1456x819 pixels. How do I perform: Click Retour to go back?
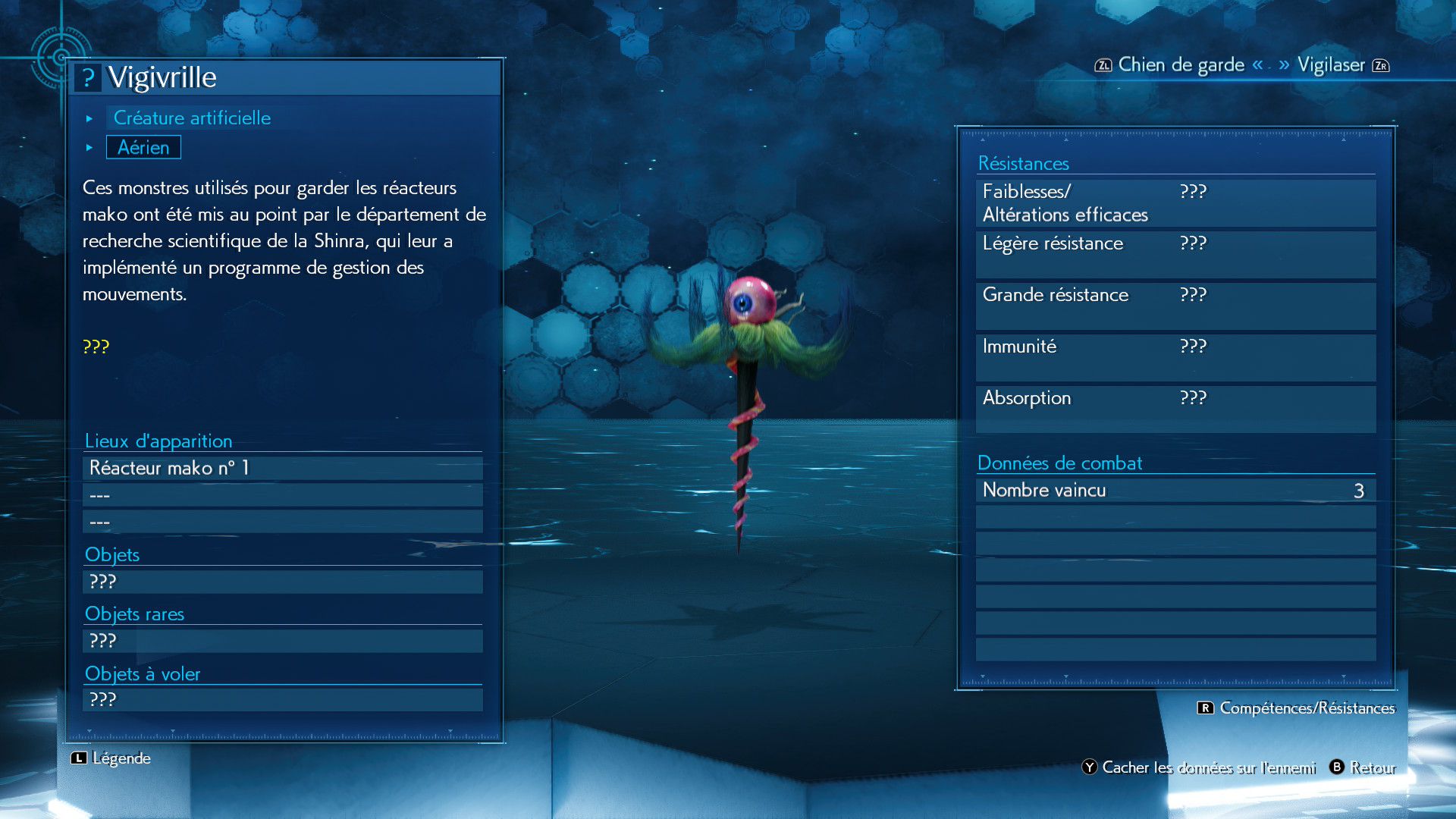click(1363, 767)
